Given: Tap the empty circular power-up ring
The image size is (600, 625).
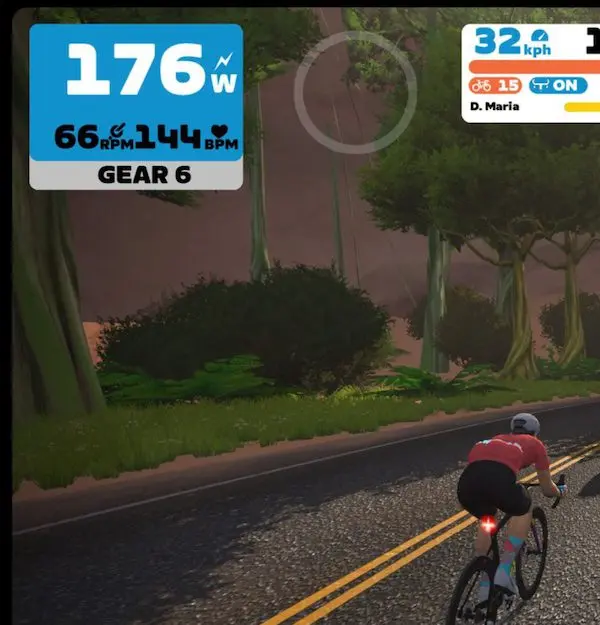Looking at the screenshot, I should click(x=355, y=92).
